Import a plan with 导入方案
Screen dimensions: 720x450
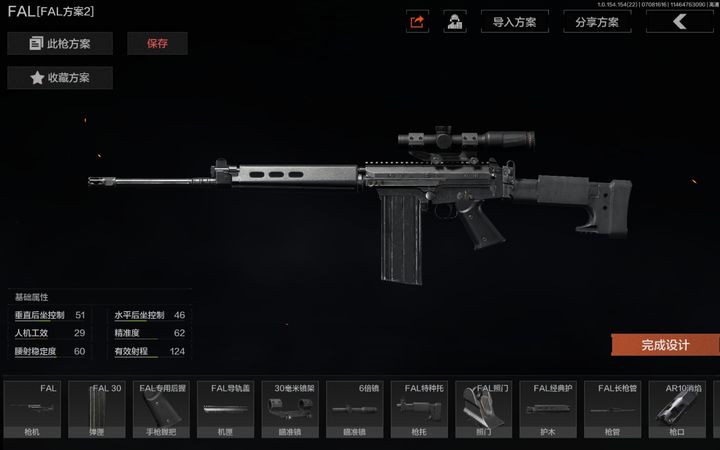tap(514, 21)
